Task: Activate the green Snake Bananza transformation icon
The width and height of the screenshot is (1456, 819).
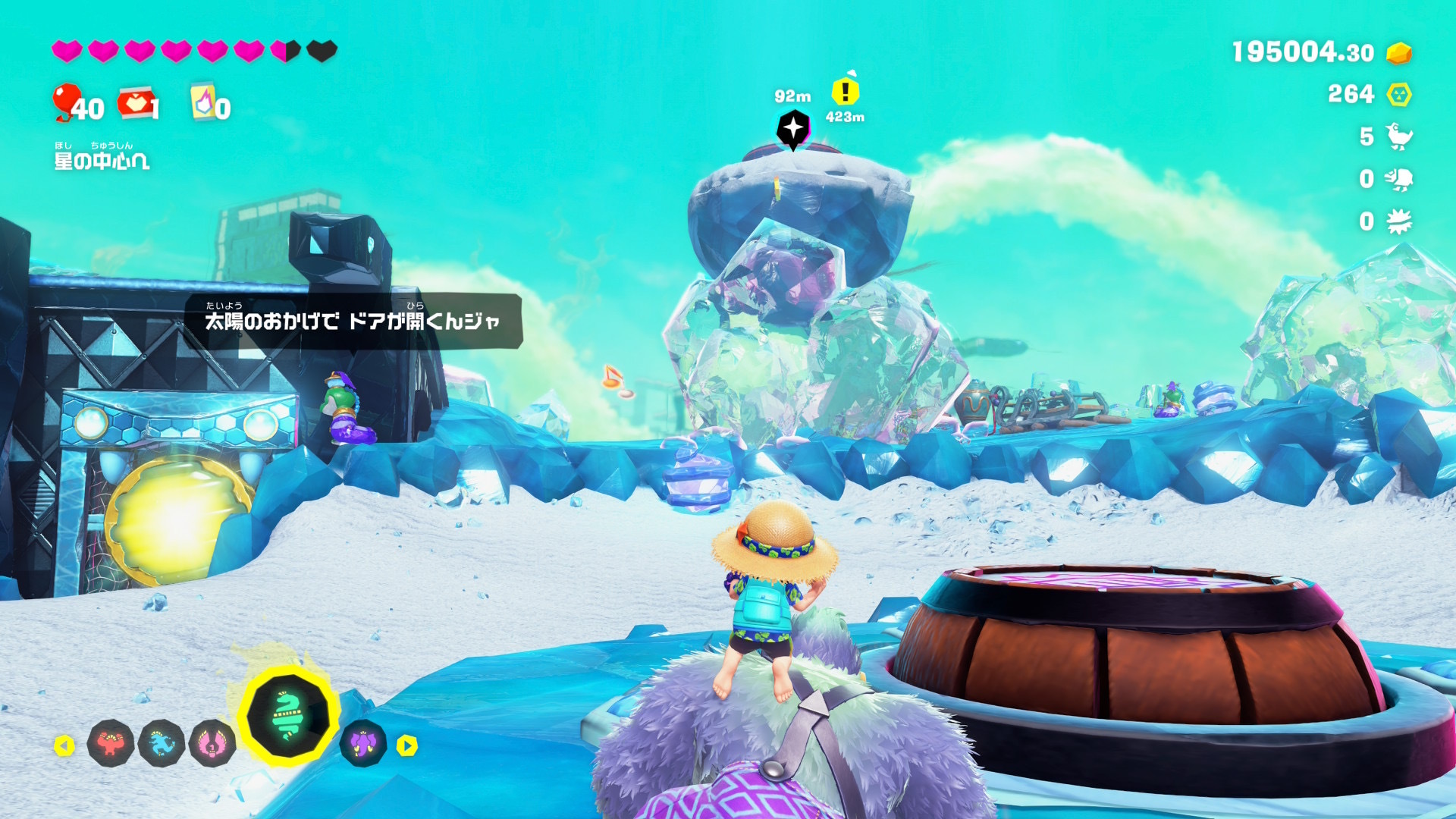Action: (x=288, y=715)
